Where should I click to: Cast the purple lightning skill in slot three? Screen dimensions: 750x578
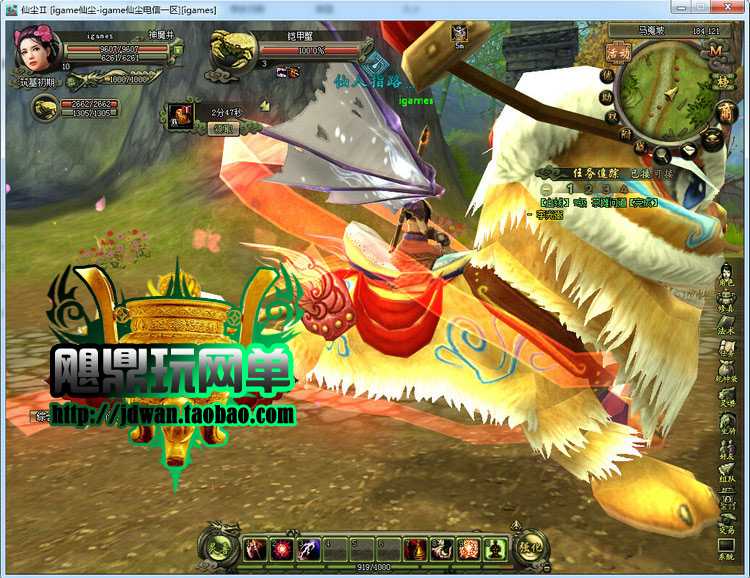(x=309, y=548)
